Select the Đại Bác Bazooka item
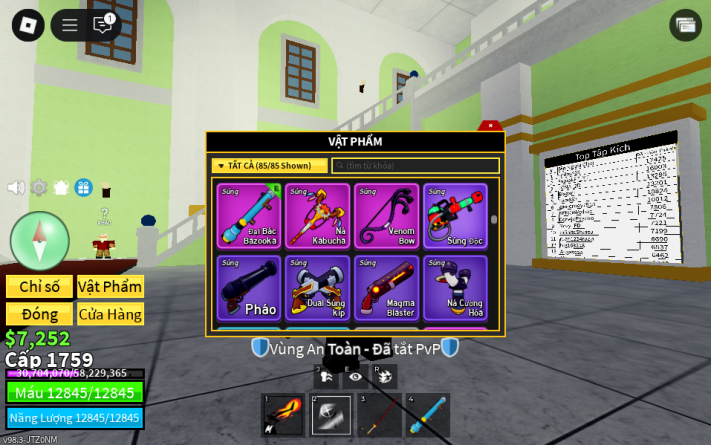The width and height of the screenshot is (711, 445). pyautogui.click(x=250, y=216)
